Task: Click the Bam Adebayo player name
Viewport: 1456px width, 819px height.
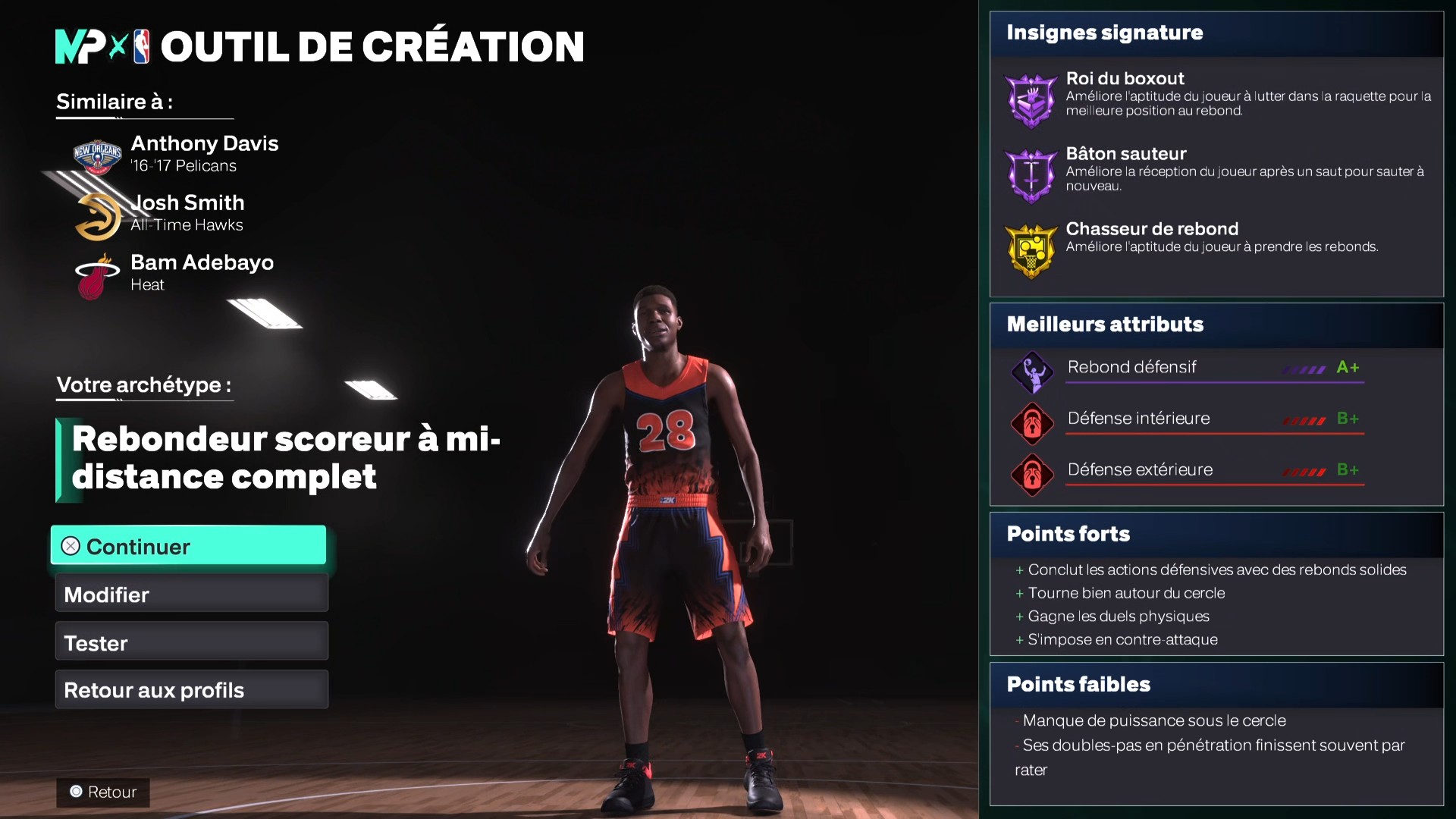Action: (202, 262)
